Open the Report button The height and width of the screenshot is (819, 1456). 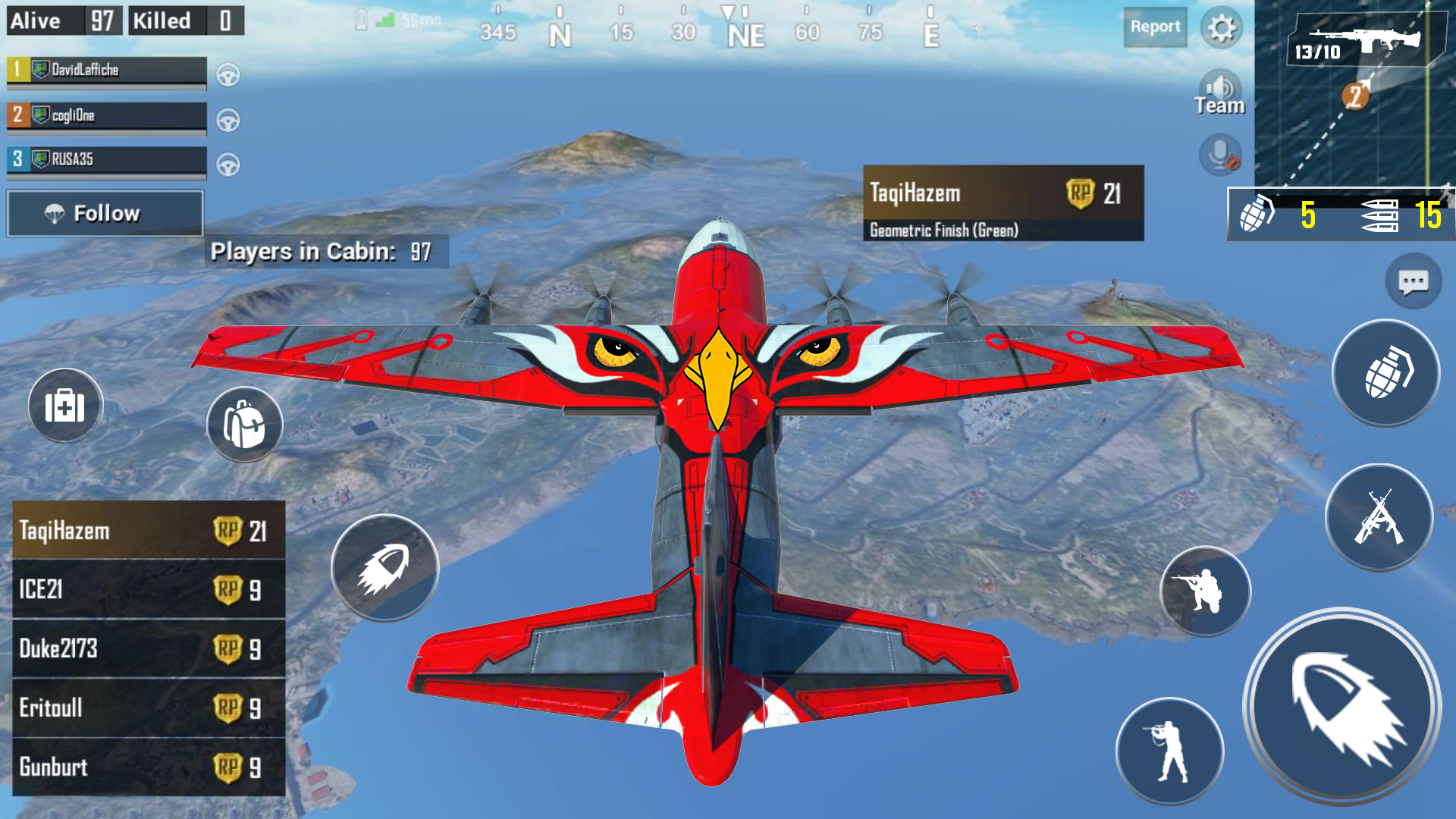pyautogui.click(x=1155, y=27)
